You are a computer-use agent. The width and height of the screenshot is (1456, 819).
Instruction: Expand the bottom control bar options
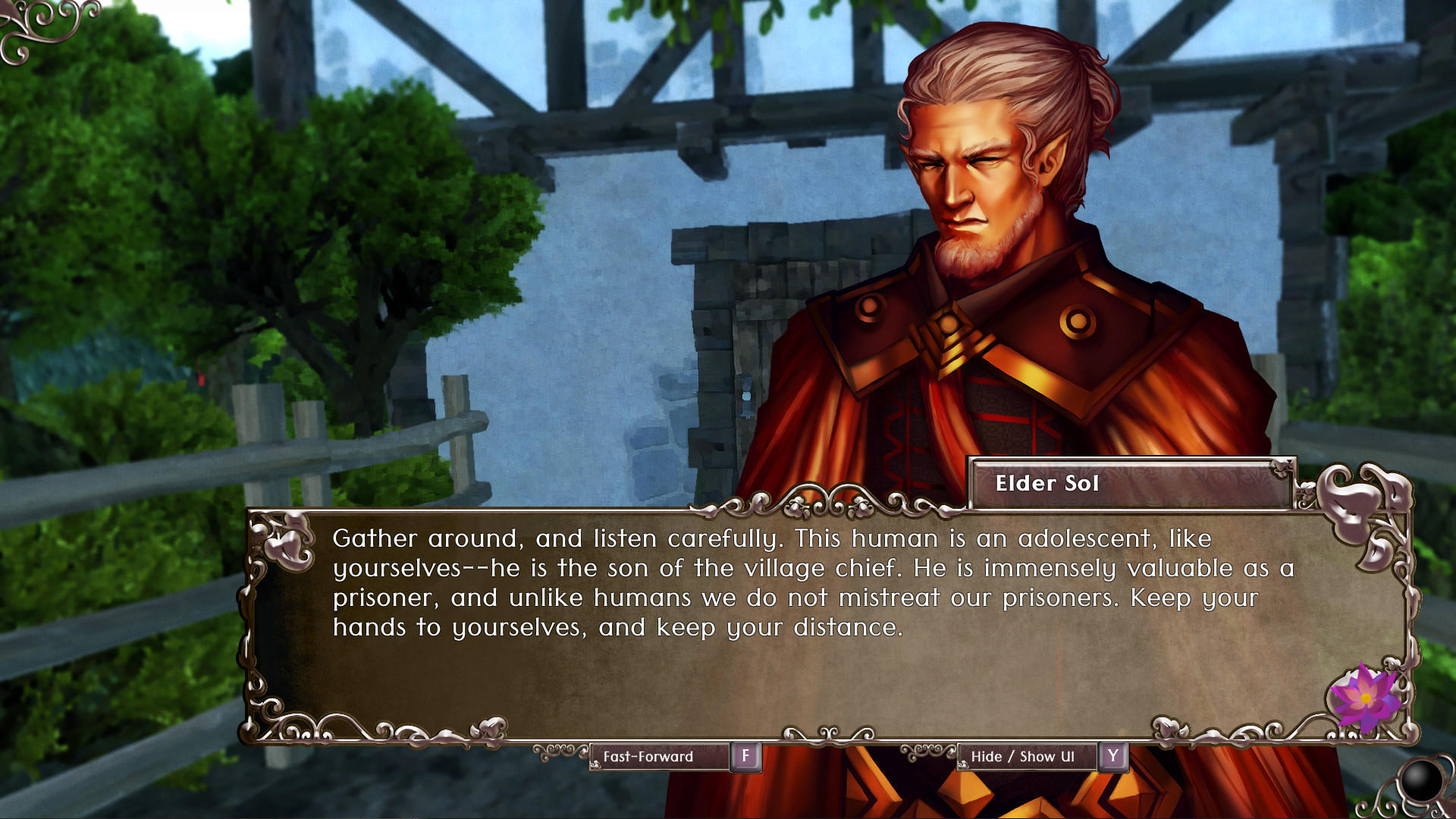842,756
